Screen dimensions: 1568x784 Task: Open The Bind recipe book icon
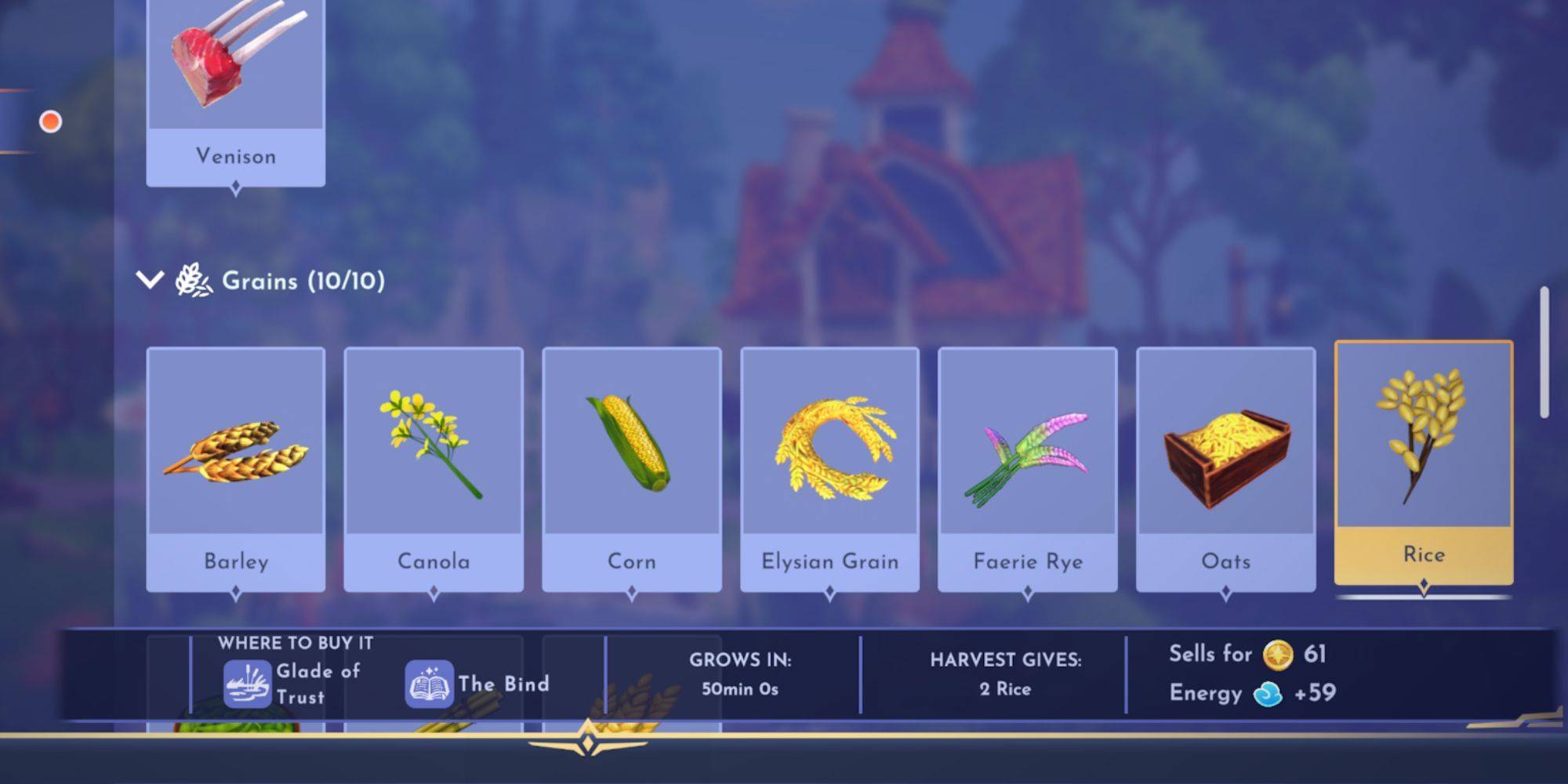click(427, 682)
